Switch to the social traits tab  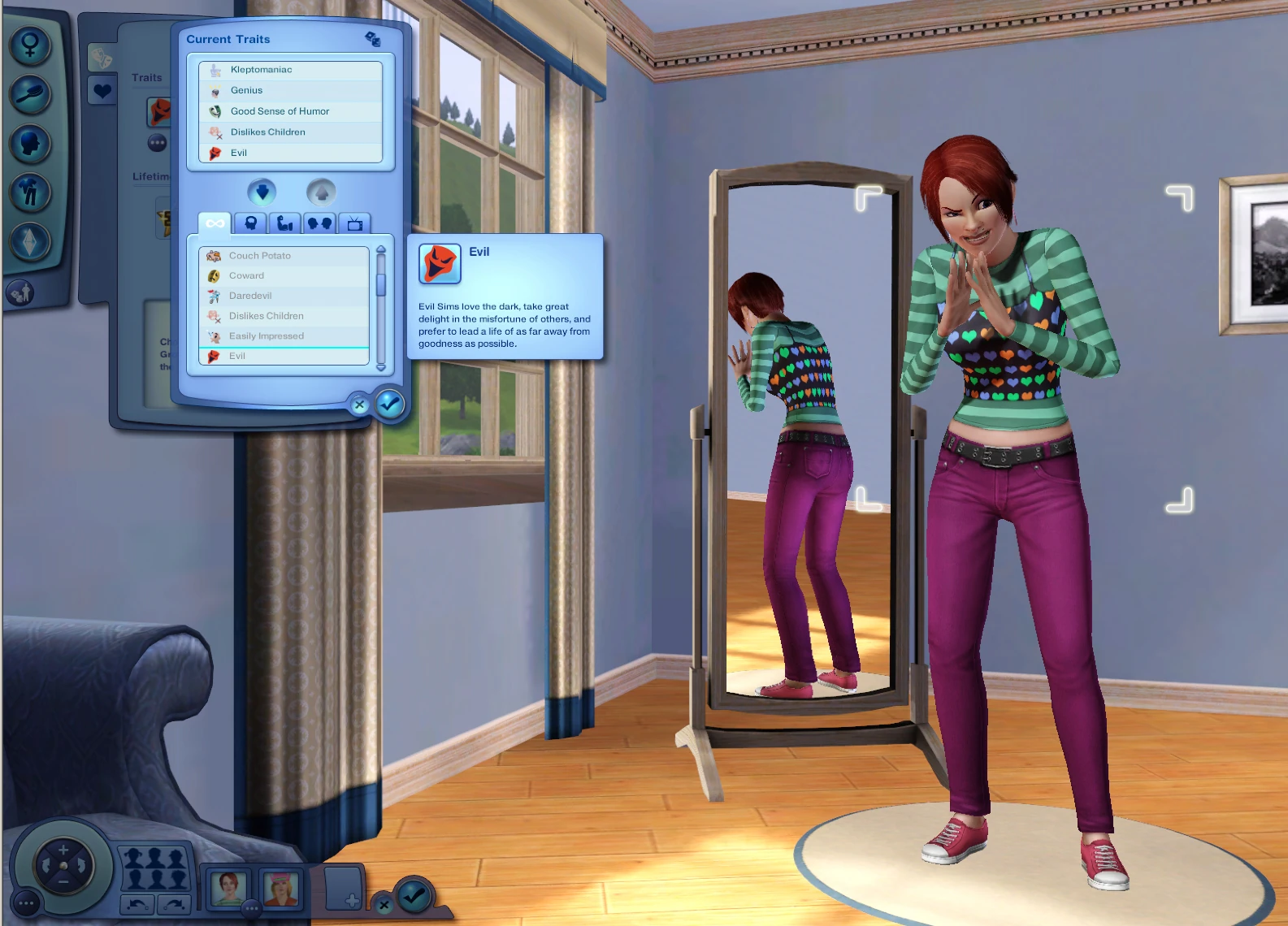pos(319,222)
